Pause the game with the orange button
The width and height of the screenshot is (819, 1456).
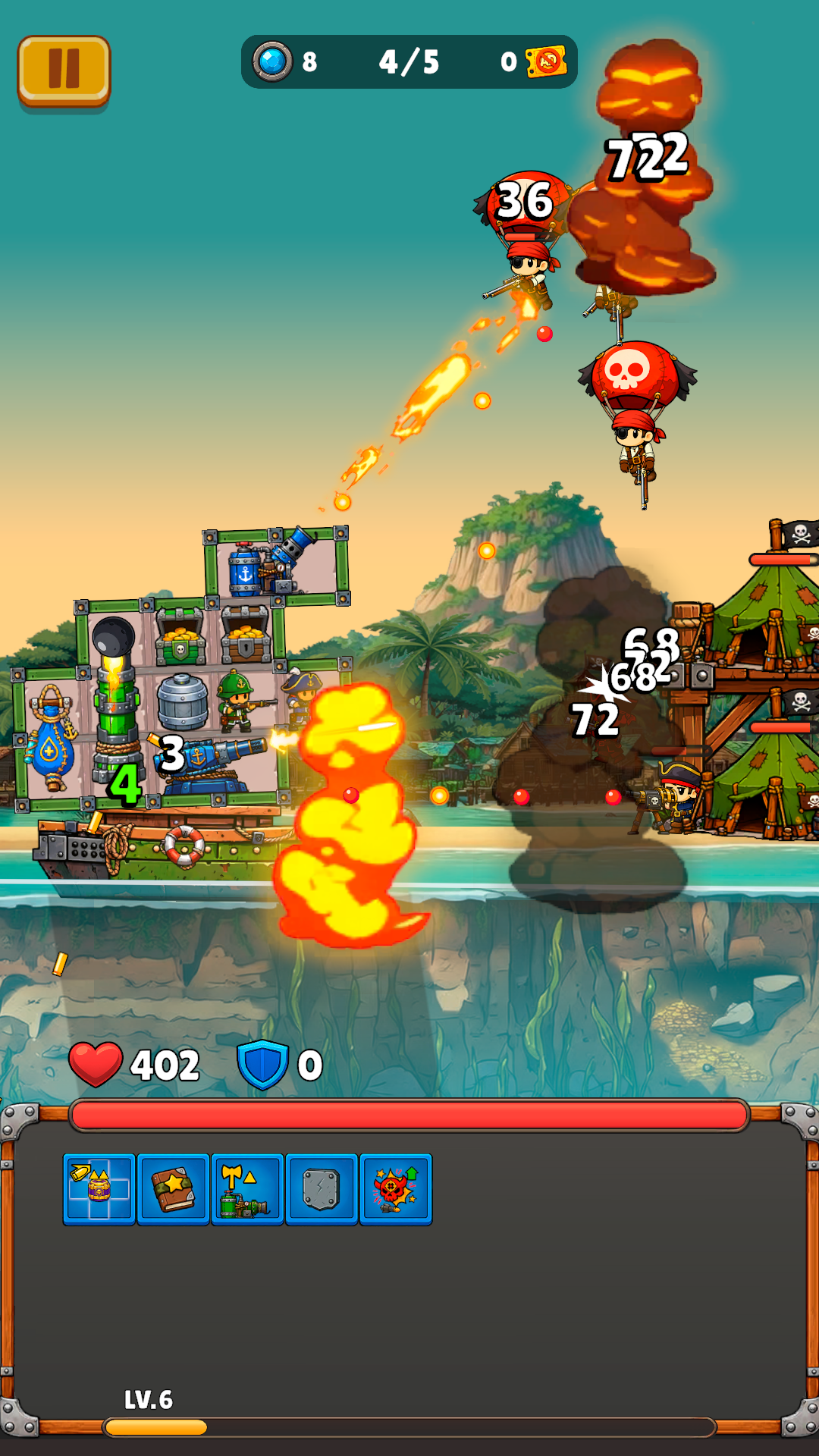(x=64, y=70)
